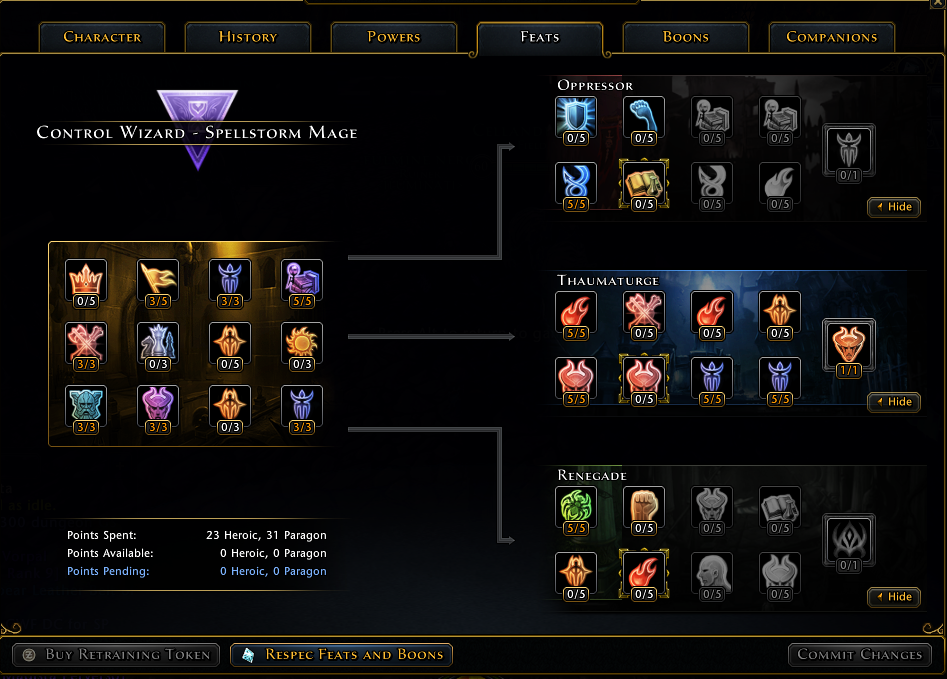947x679 pixels.
Task: Hide the Thaumaturge feat tree
Action: pos(893,402)
